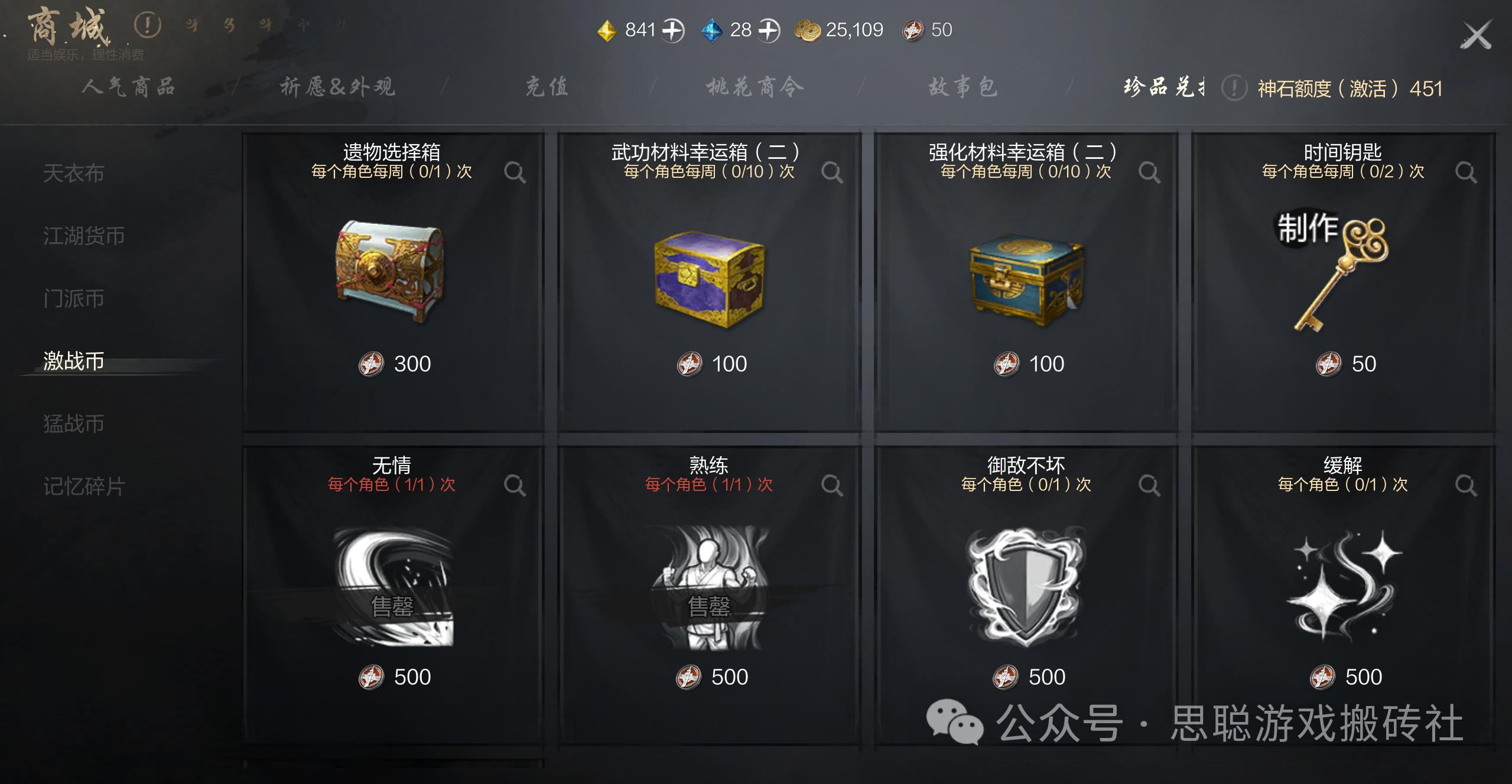The width and height of the screenshot is (1512, 784).
Task: Add more gold gems with plus button
Action: tap(673, 30)
